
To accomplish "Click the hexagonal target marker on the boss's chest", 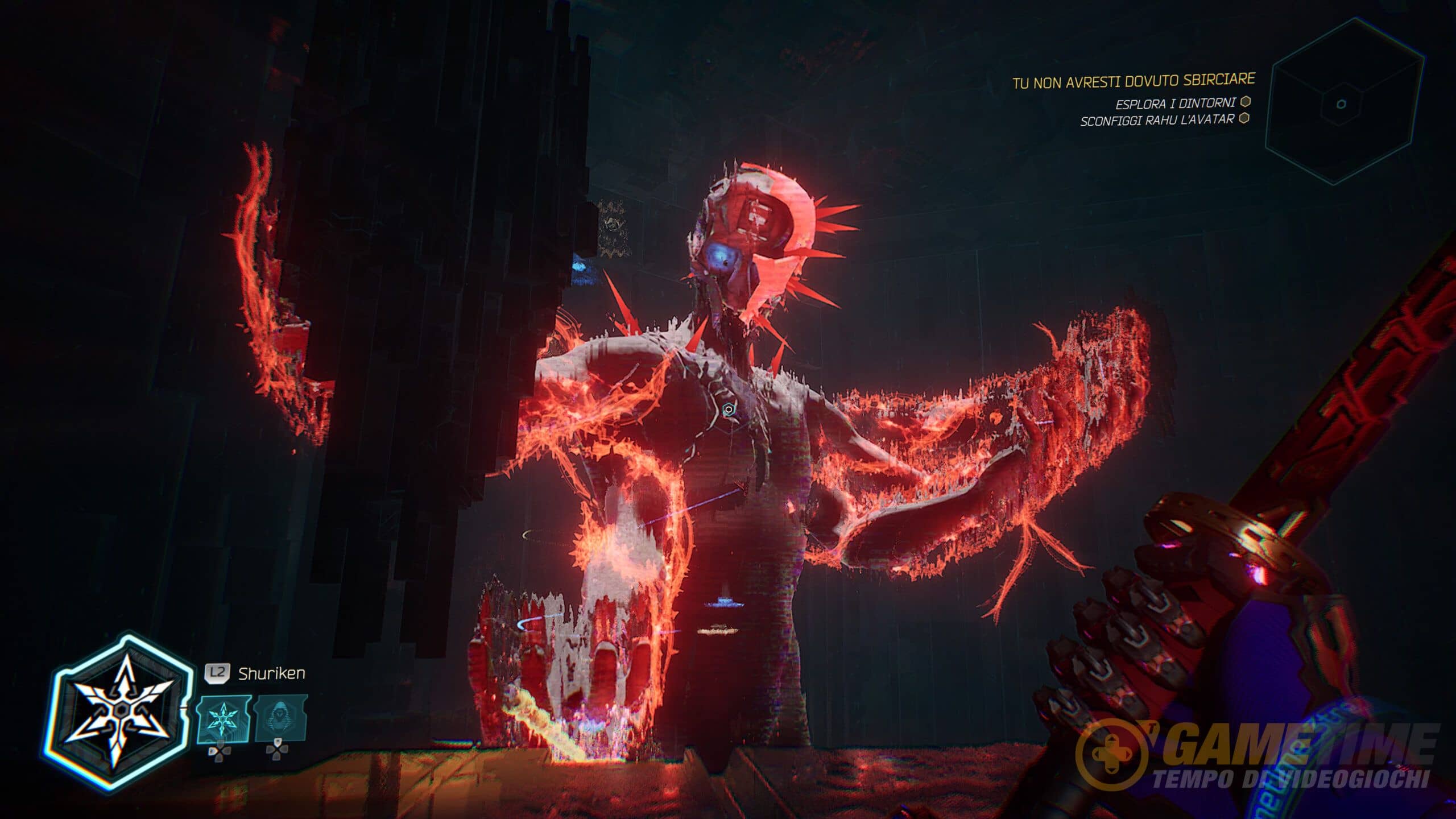I will 728,409.
